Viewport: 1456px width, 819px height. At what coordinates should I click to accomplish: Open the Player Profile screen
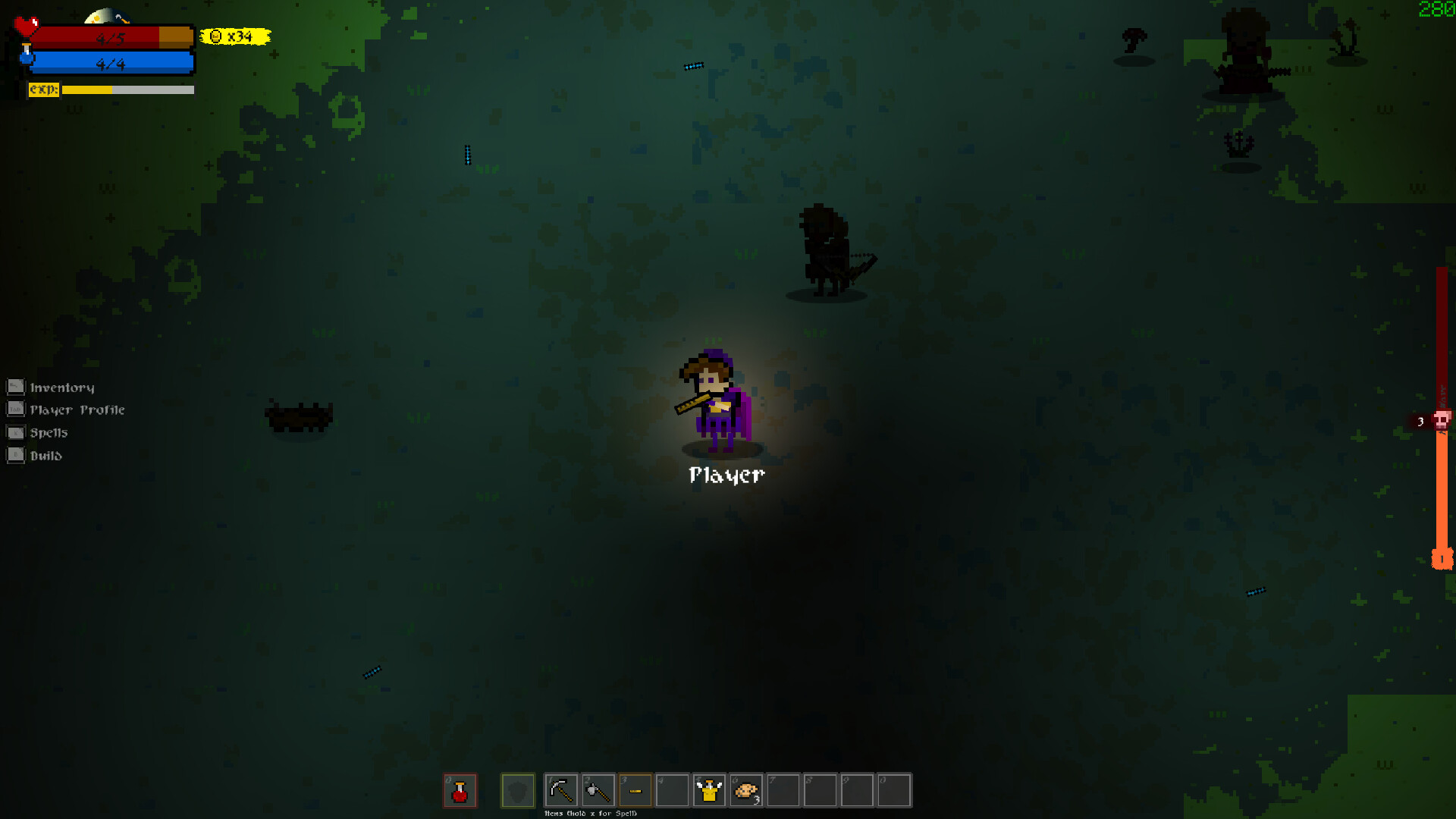77,409
